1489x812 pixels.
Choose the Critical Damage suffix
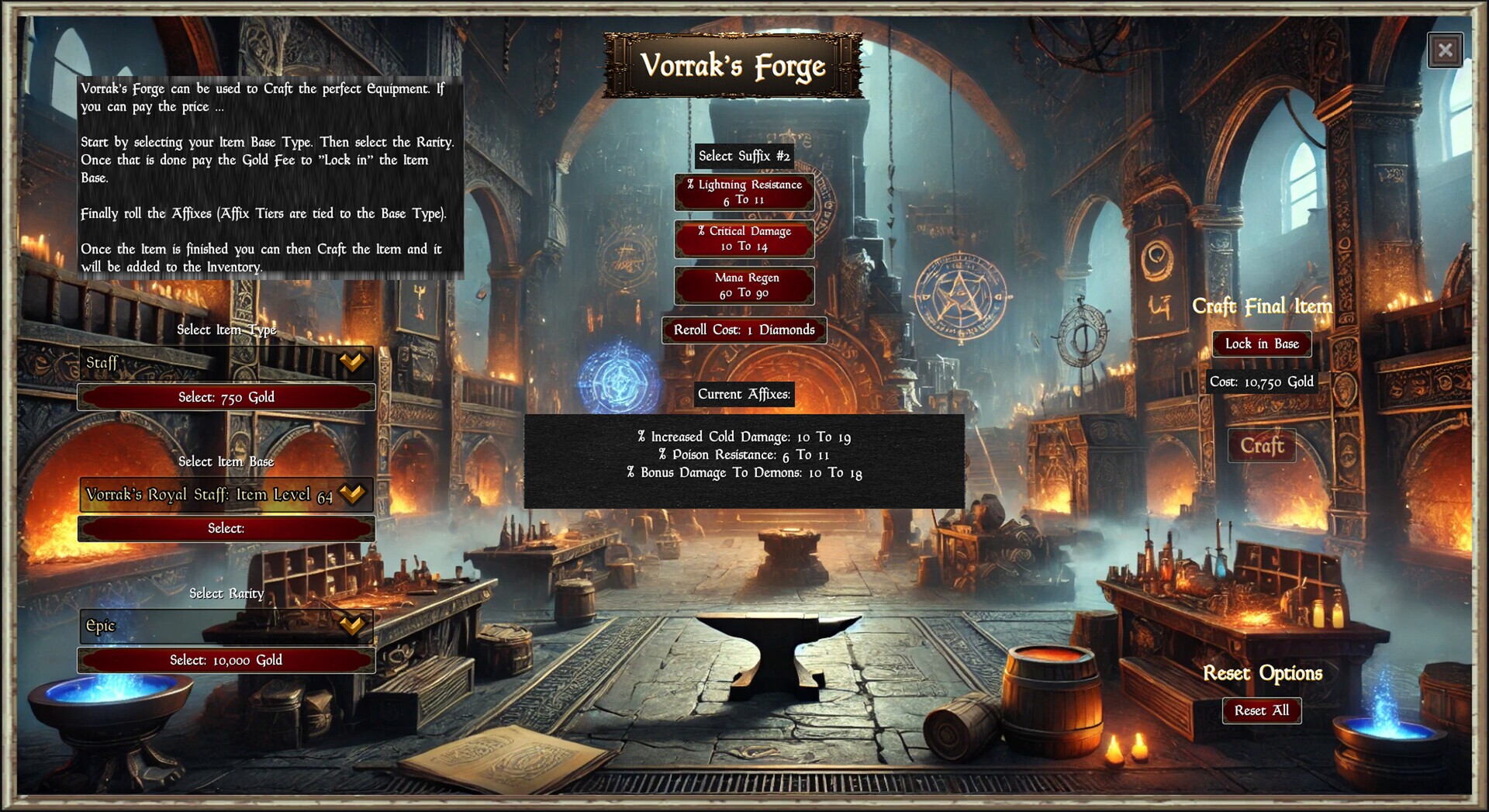tap(744, 238)
